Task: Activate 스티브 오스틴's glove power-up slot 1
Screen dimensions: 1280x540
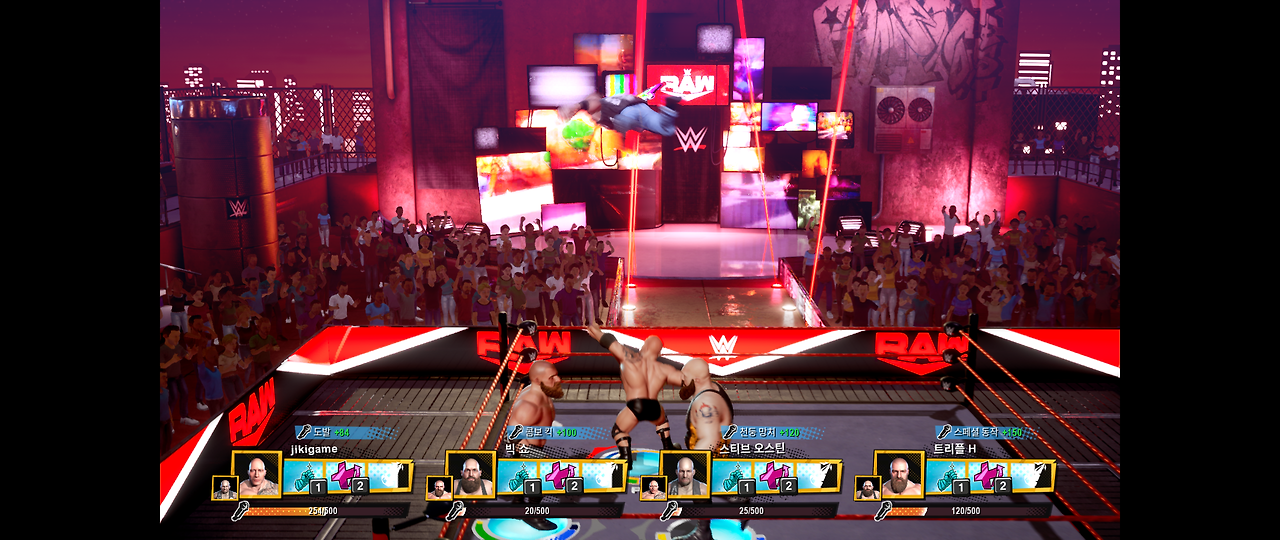Action: [732, 476]
